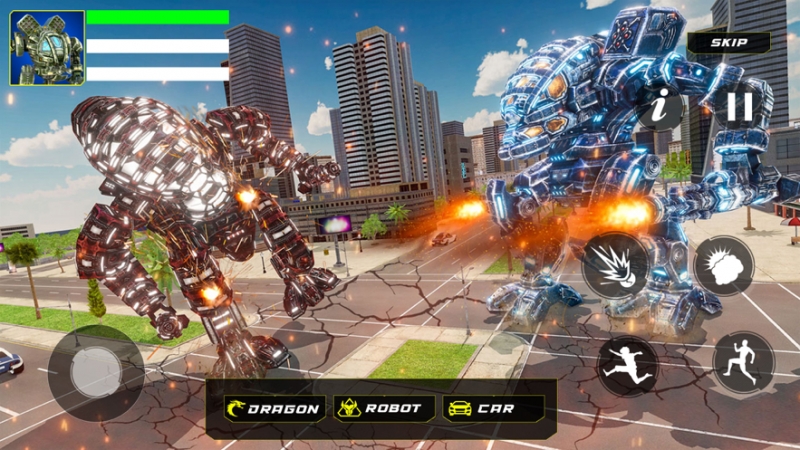
Task: Choose the Car transformation
Action: click(x=494, y=408)
